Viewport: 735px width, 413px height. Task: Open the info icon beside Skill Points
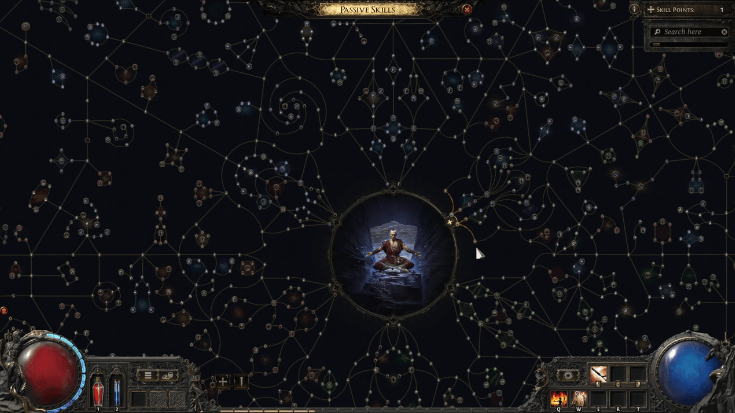point(634,9)
